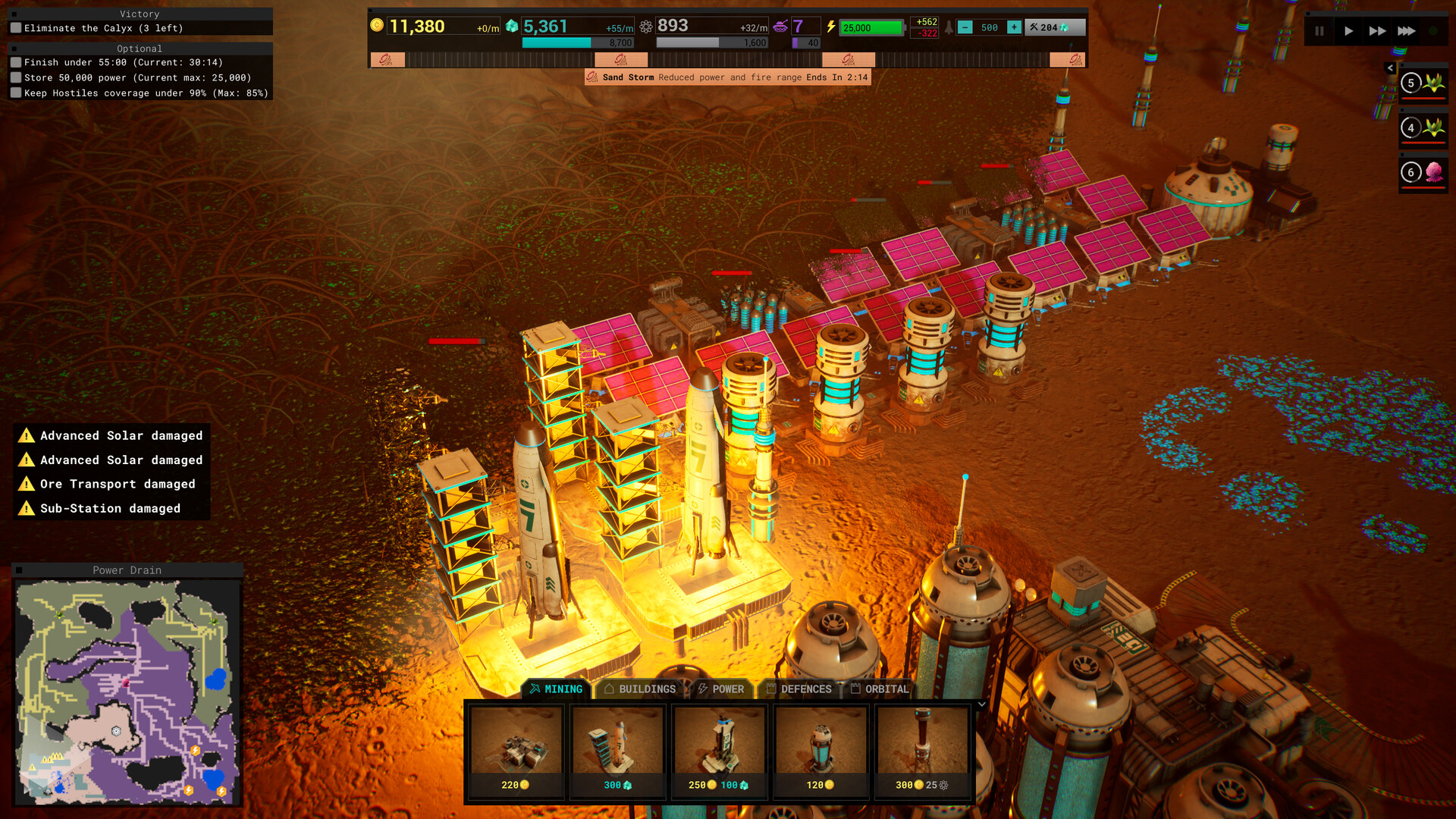The width and height of the screenshot is (1456, 819).
Task: Select the 220-coin mining building thumbnail
Action: tap(516, 747)
